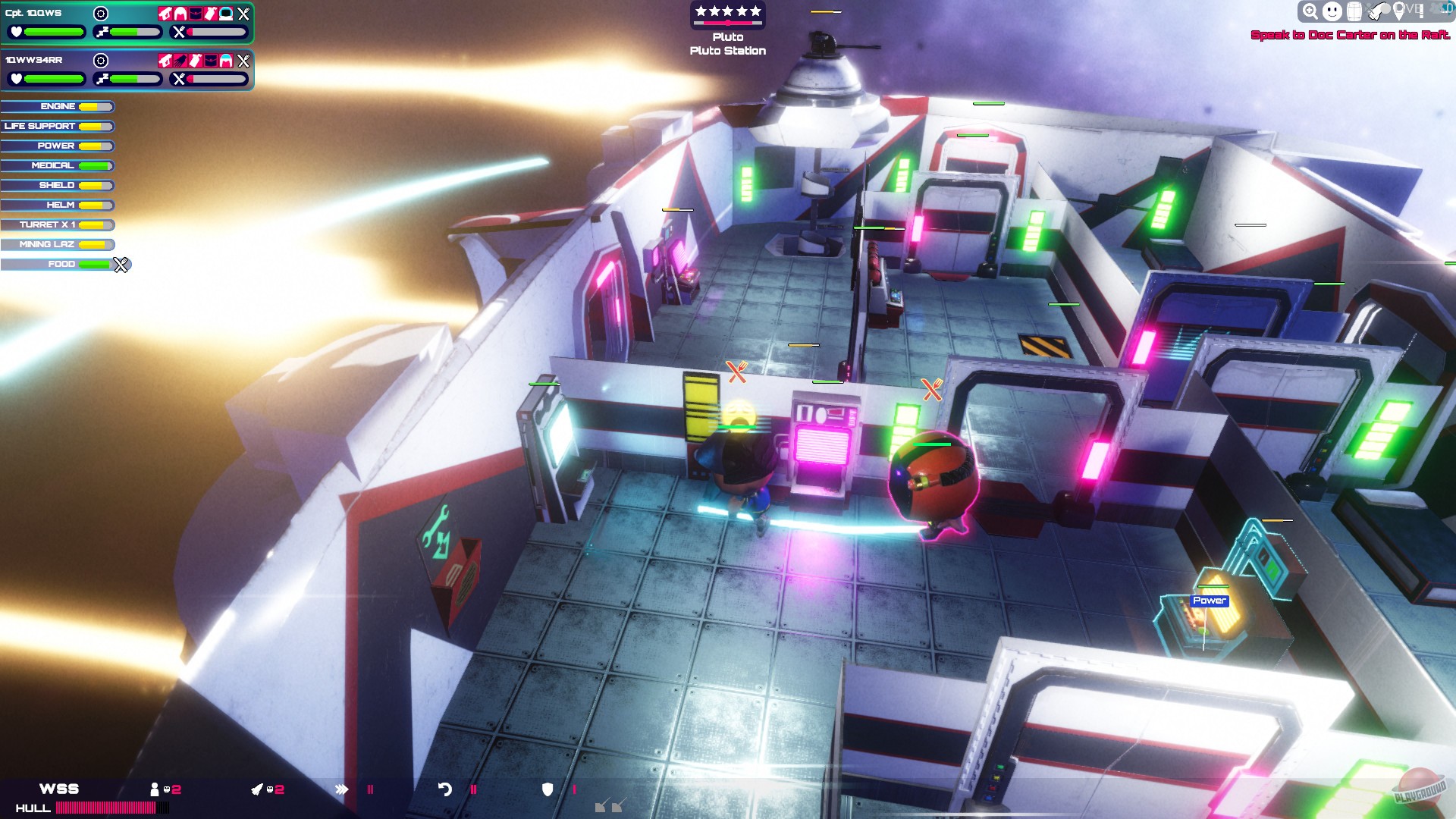
Task: Toggle the pause control in bottom bar
Action: [473, 789]
